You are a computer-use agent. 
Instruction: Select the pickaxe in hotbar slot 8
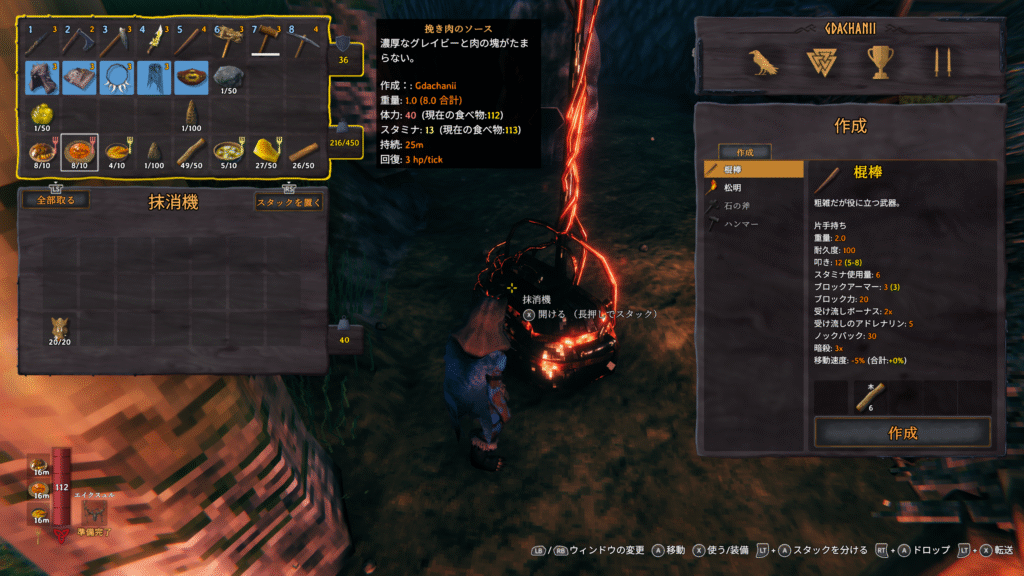coord(304,41)
